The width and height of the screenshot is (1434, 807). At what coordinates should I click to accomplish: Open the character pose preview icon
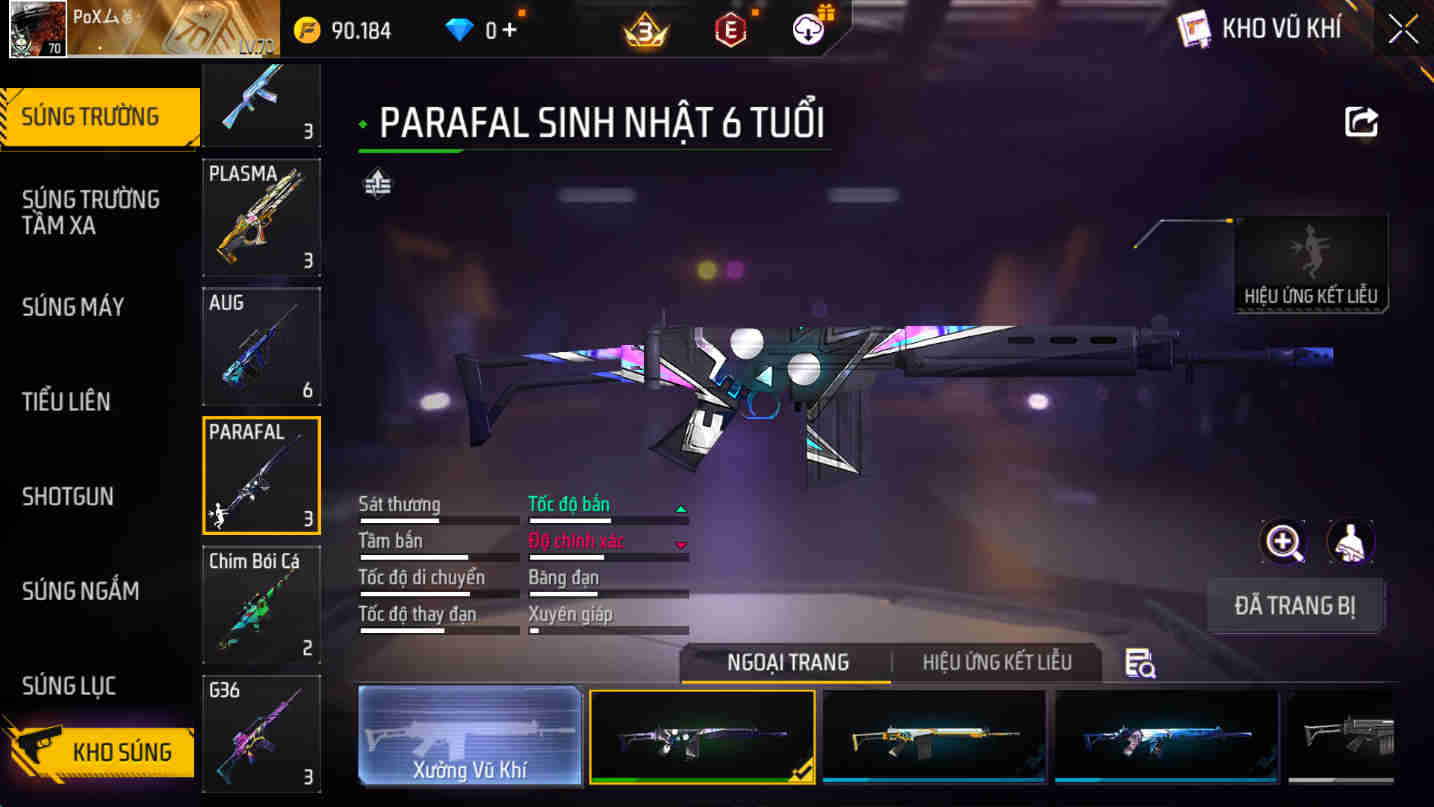coord(1351,541)
